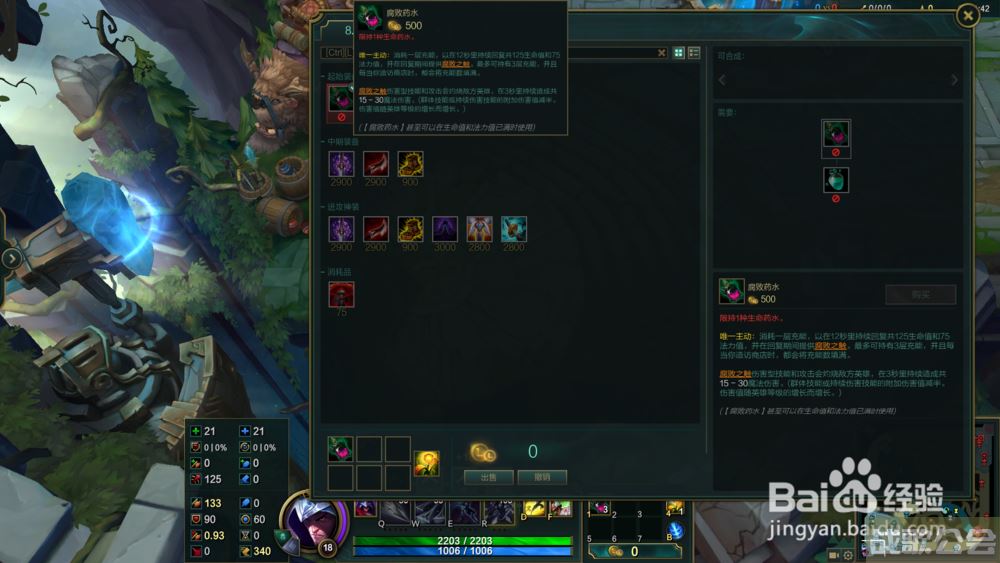Click the 出售 sell button
Screen dimensions: 1000x563
[x=489, y=477]
